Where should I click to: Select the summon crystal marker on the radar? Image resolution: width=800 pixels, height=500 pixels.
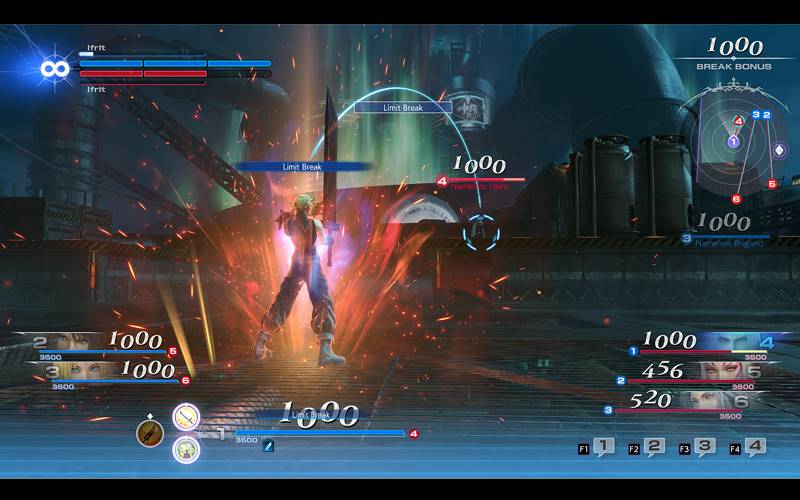[x=779, y=151]
